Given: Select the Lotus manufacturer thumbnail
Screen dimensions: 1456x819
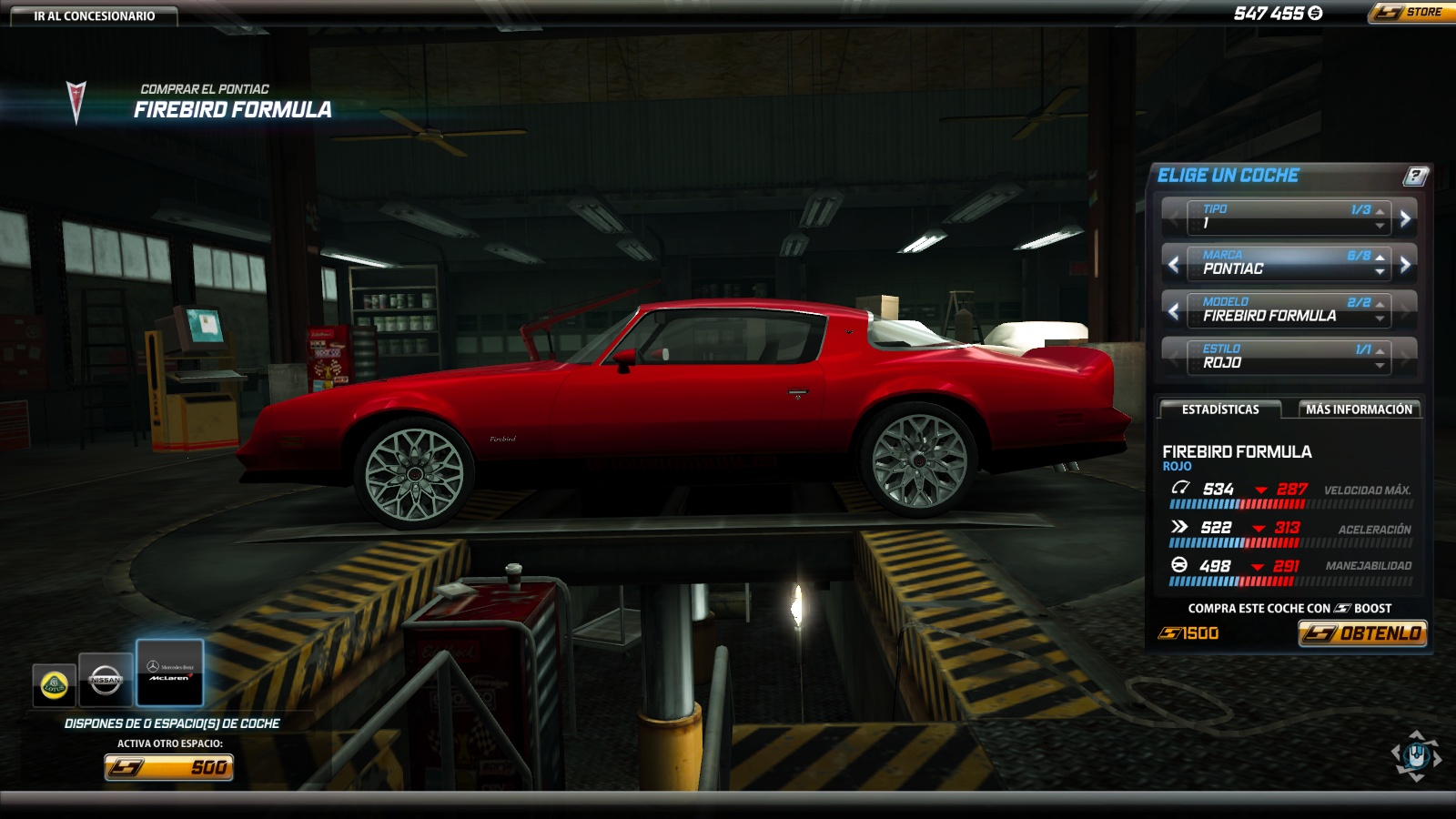Looking at the screenshot, I should (x=55, y=684).
